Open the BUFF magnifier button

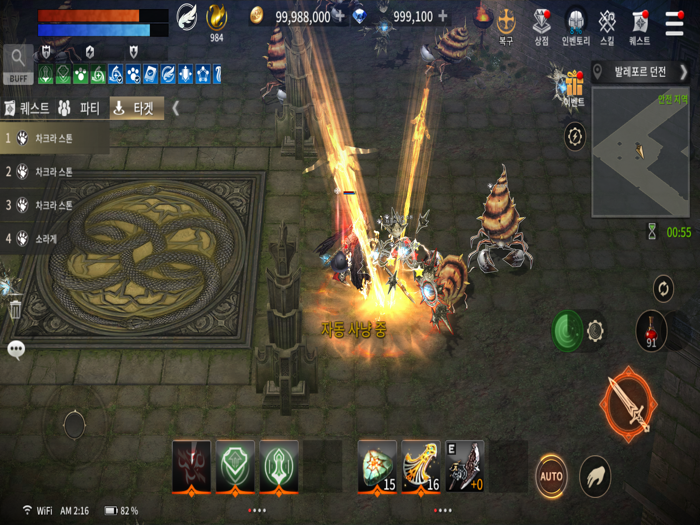pyautogui.click(x=18, y=61)
